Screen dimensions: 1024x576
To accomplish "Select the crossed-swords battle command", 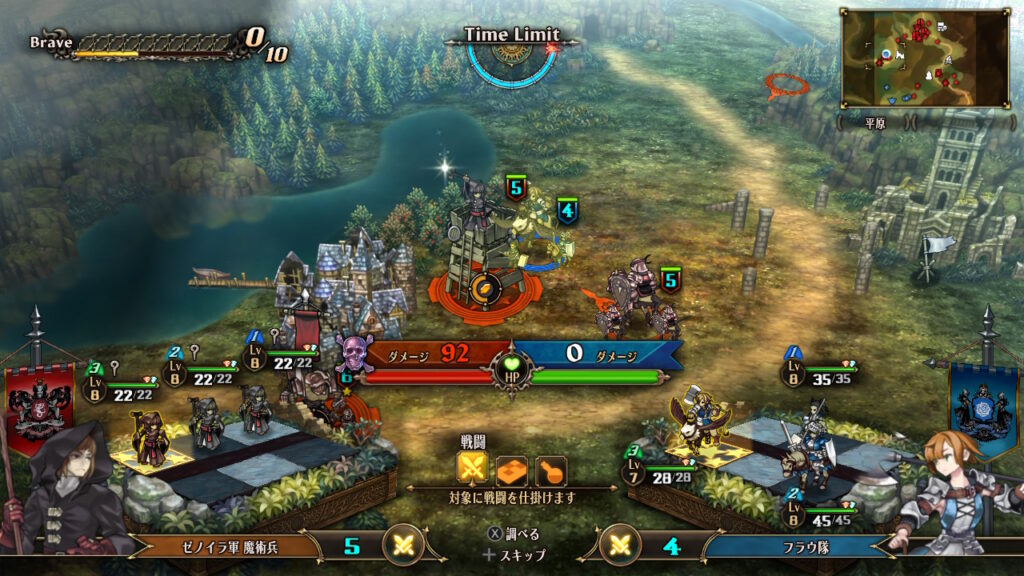I will 472,468.
